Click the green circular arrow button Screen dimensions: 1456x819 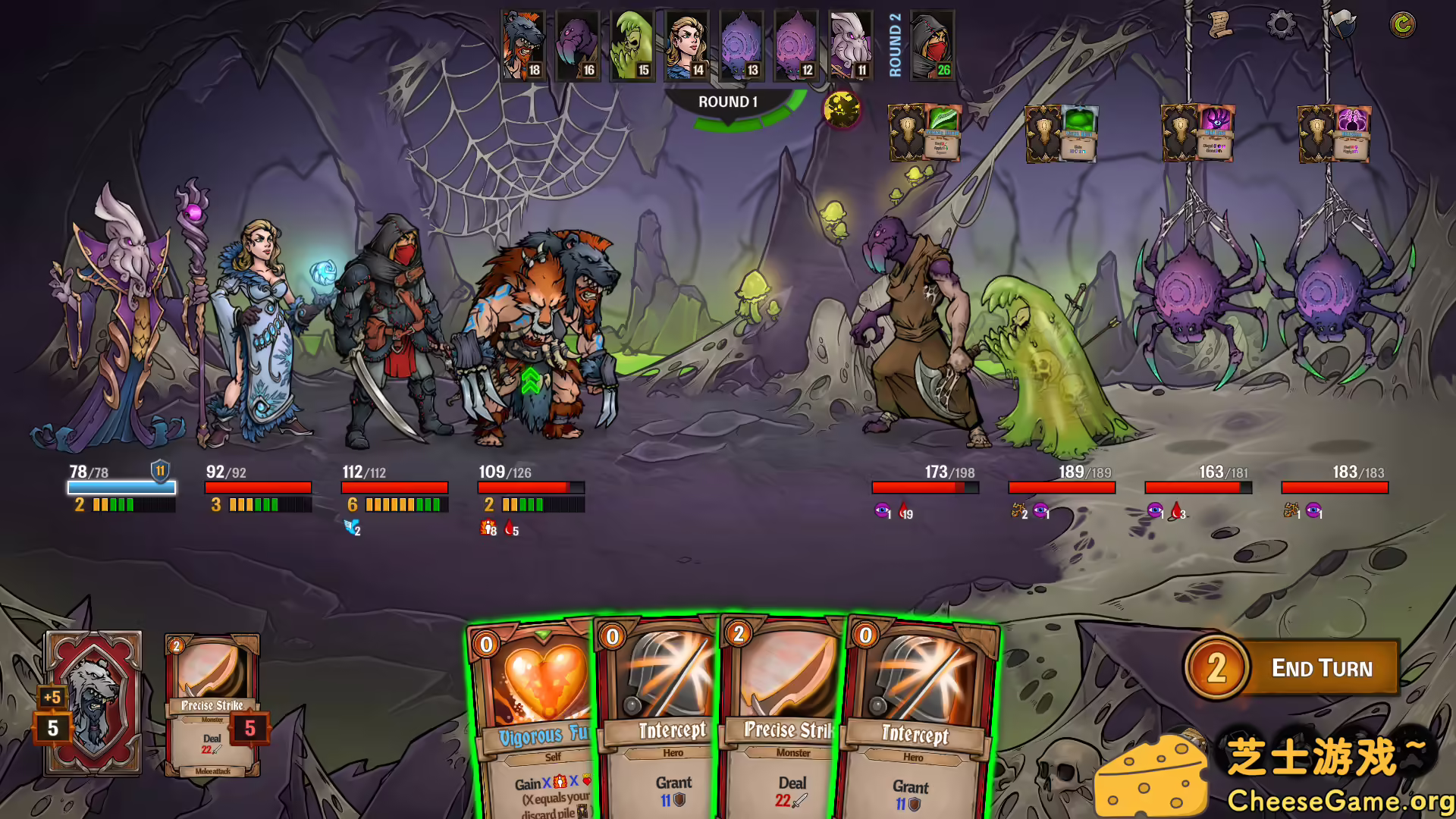click(1402, 25)
